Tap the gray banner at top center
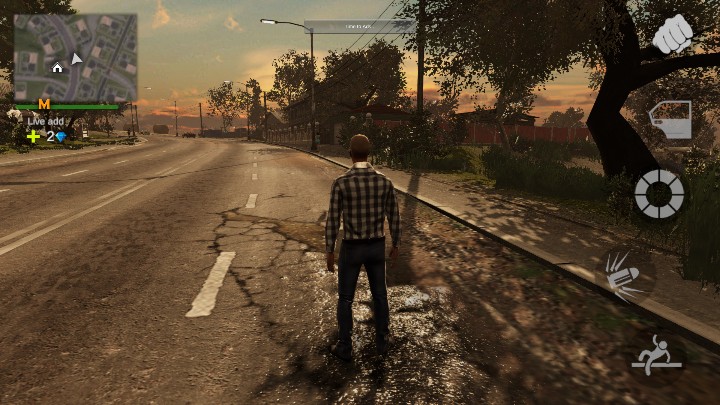The height and width of the screenshot is (405, 720). pos(359,27)
